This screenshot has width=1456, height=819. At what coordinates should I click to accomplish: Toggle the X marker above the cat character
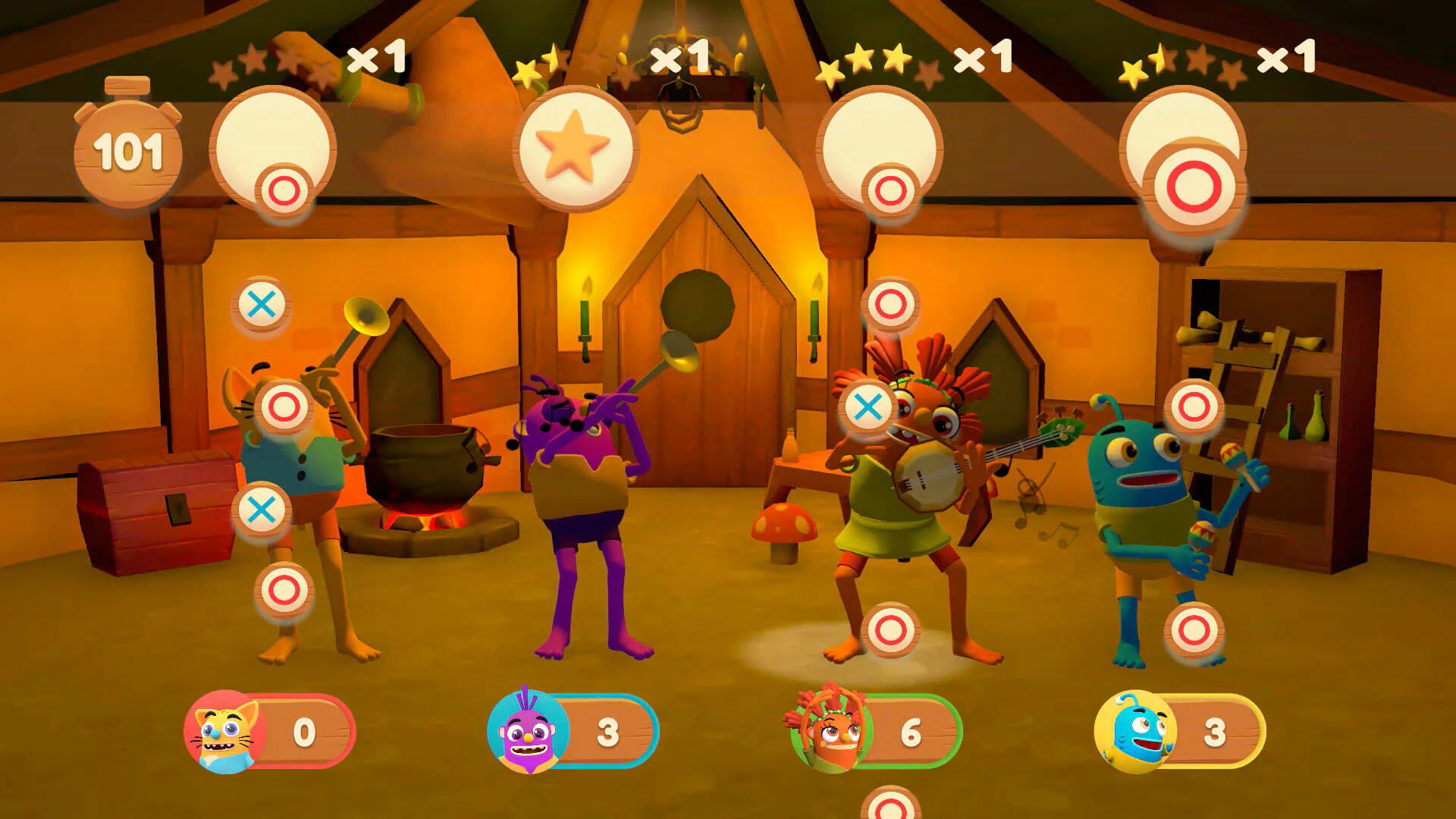262,305
